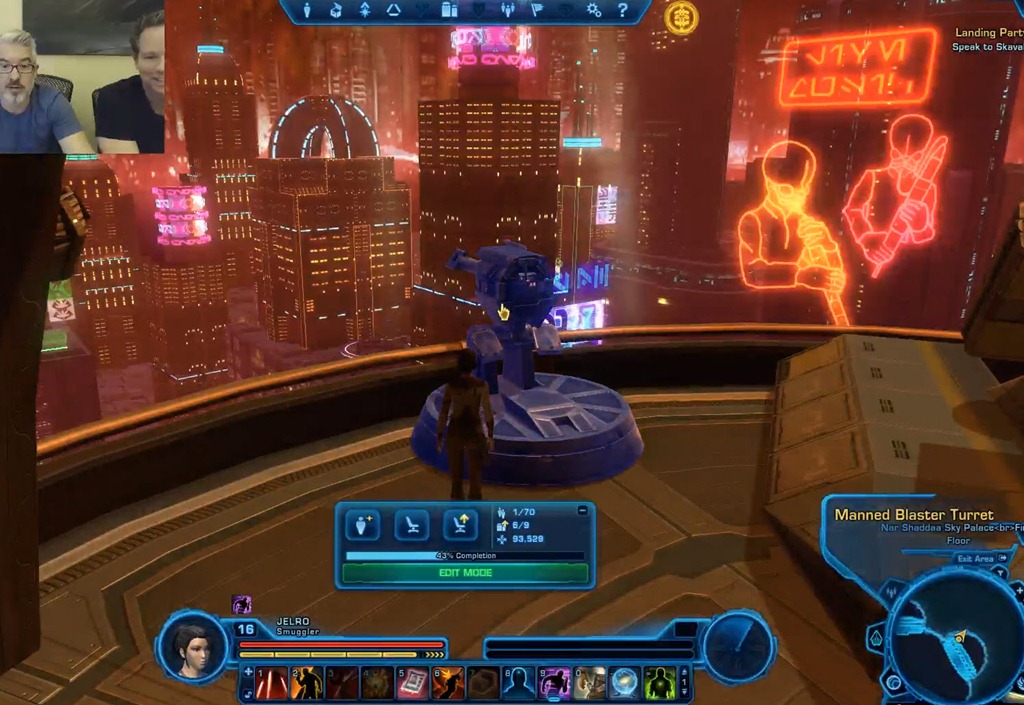Minimize the decoration panel
Screen dimensions: 1024x705
(x=583, y=511)
